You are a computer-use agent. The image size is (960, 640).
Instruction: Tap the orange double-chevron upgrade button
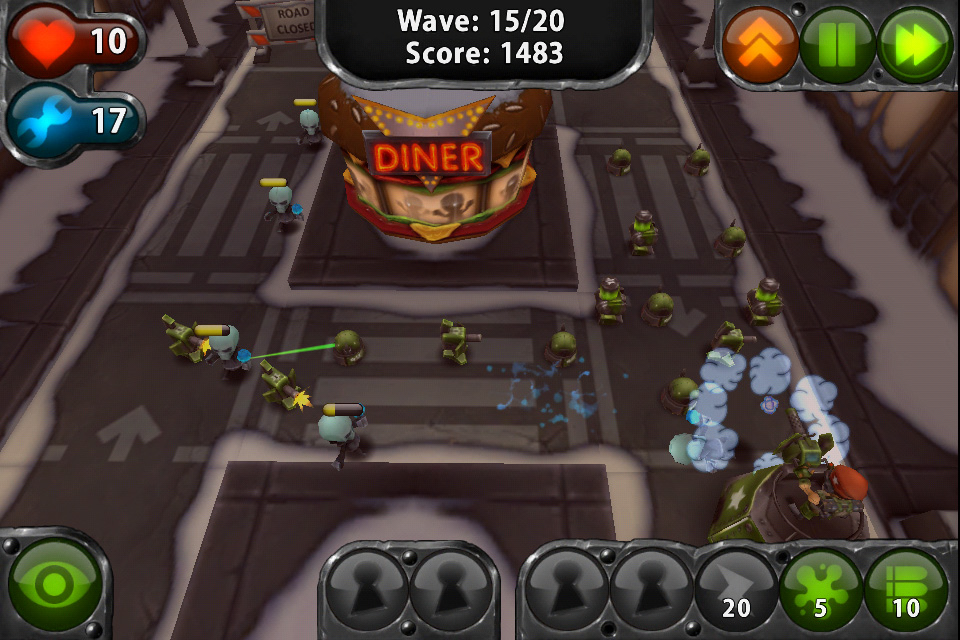point(760,45)
